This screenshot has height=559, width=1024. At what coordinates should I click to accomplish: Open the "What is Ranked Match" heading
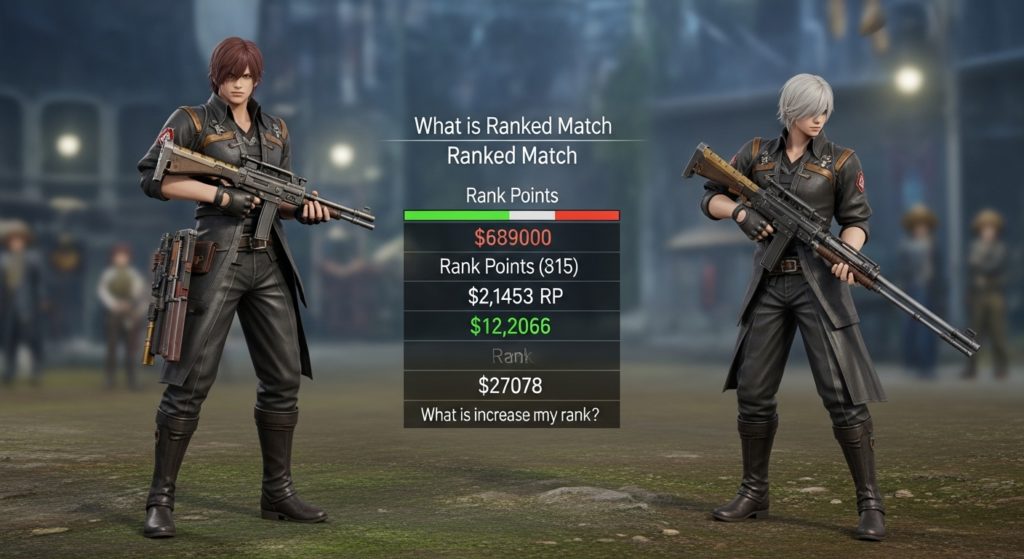pos(512,127)
